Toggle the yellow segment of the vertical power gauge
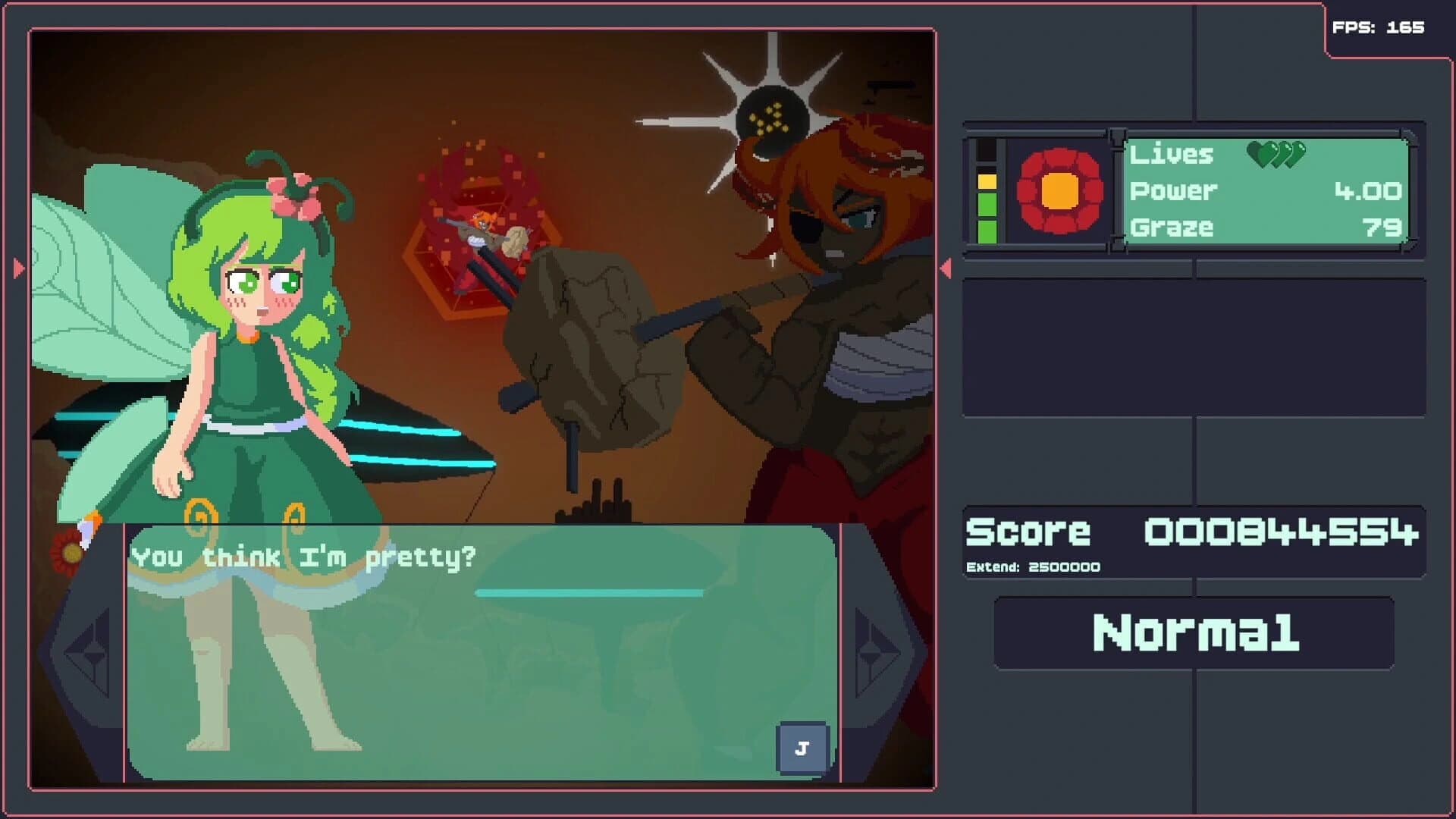Screen dimensions: 1456x819 click(x=987, y=182)
